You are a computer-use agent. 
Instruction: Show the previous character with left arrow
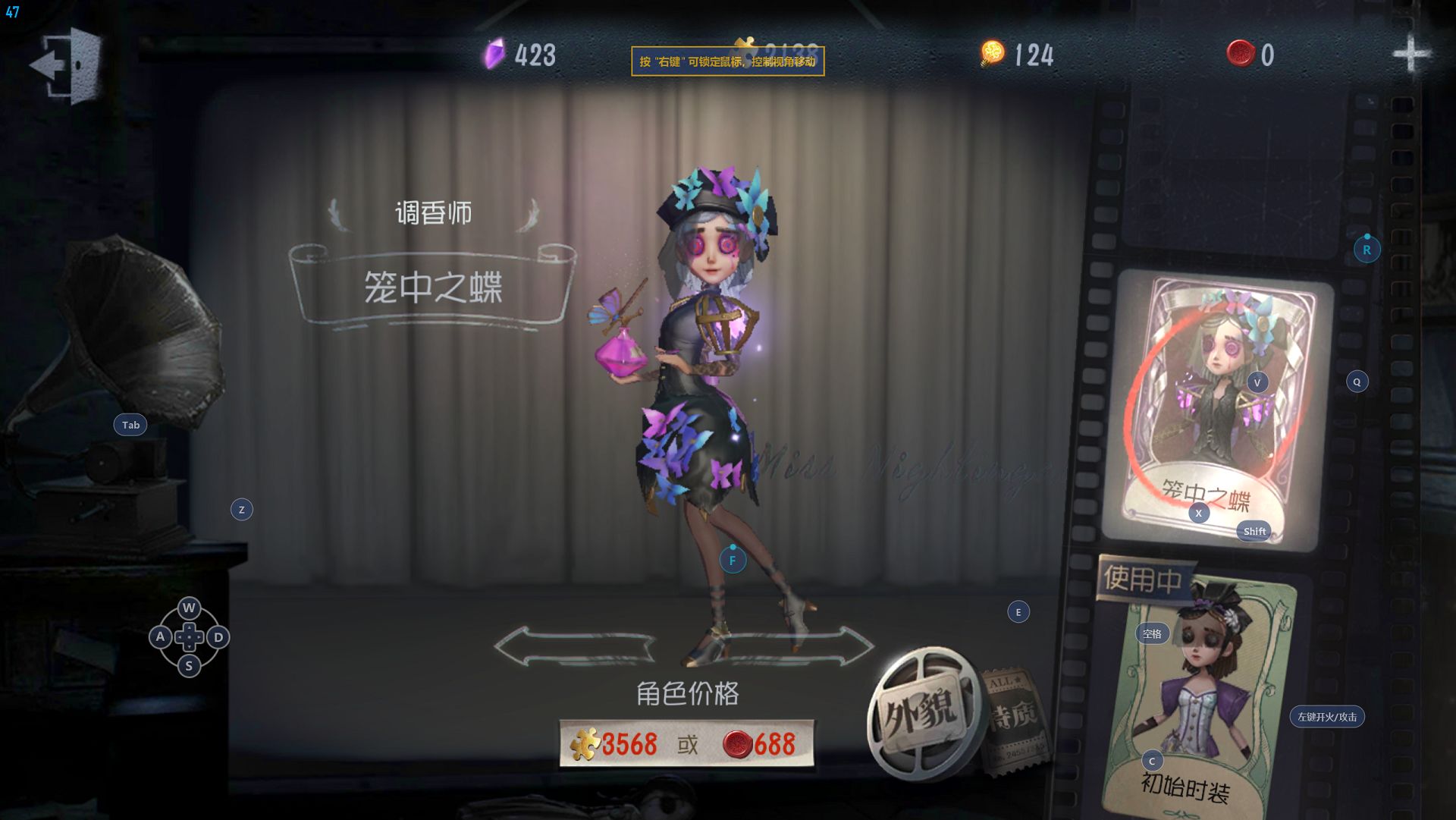[573, 647]
